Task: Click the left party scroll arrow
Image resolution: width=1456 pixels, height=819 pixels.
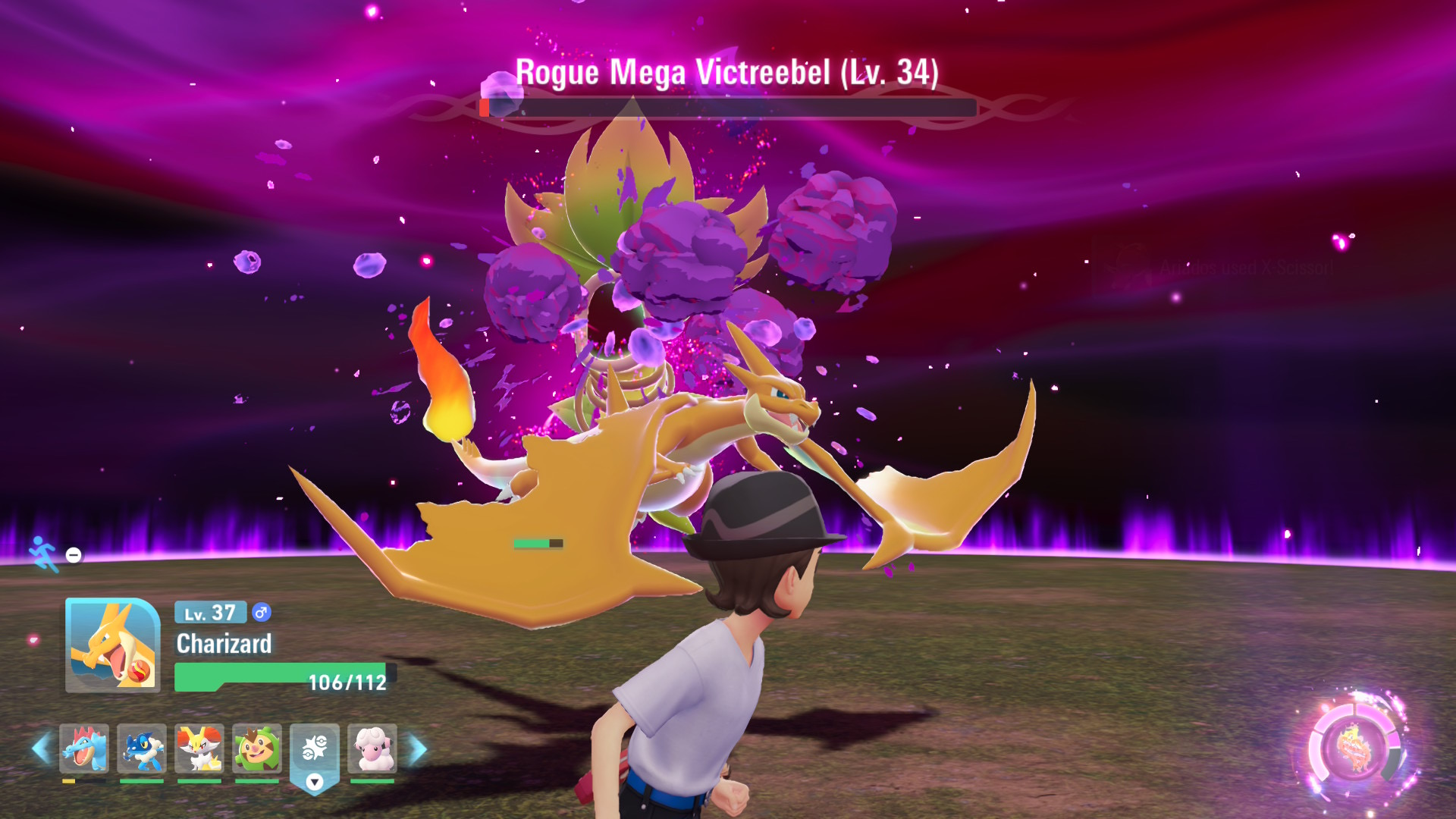Action: click(x=42, y=748)
